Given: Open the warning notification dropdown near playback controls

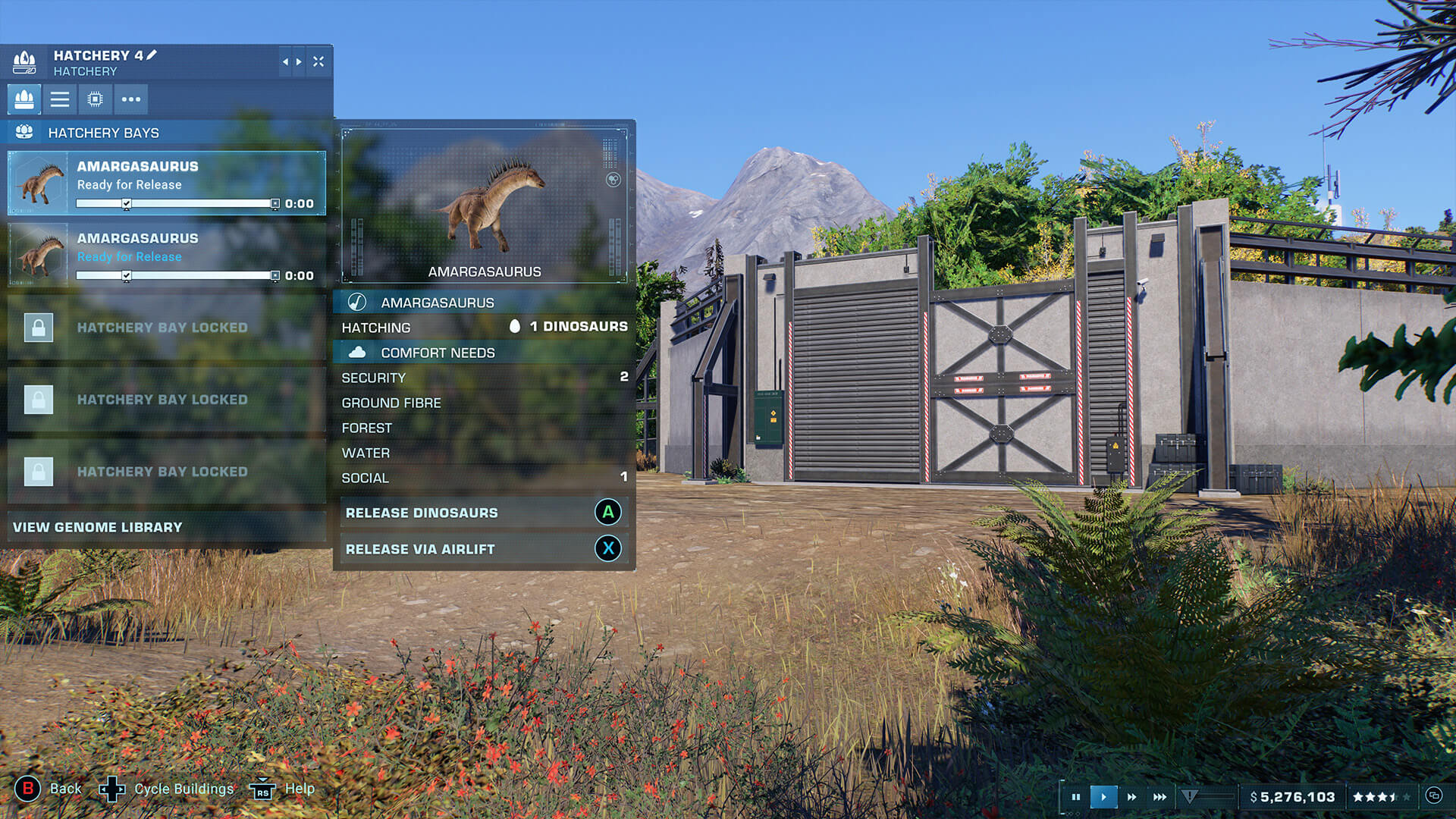Looking at the screenshot, I should 1189,796.
